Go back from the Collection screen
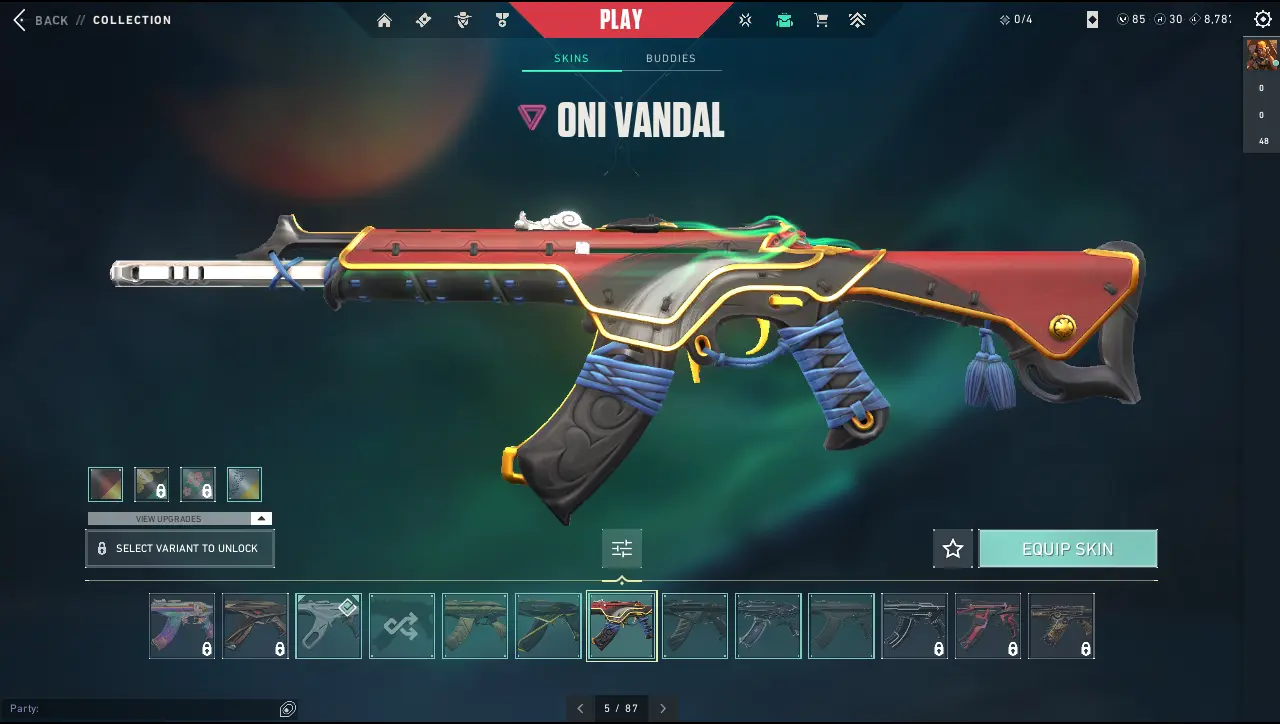The height and width of the screenshot is (724, 1280). click(40, 20)
